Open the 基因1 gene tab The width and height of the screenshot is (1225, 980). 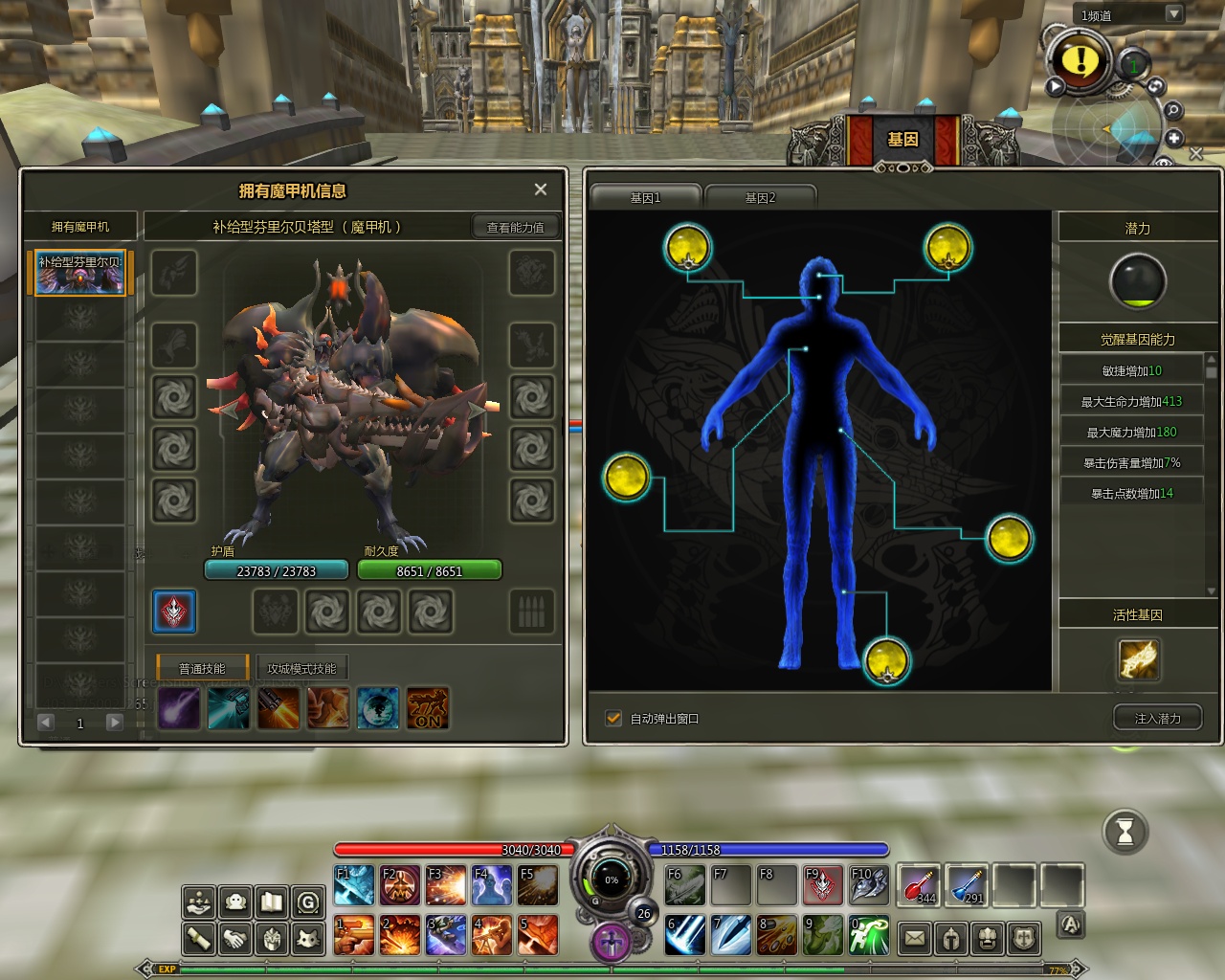645,197
